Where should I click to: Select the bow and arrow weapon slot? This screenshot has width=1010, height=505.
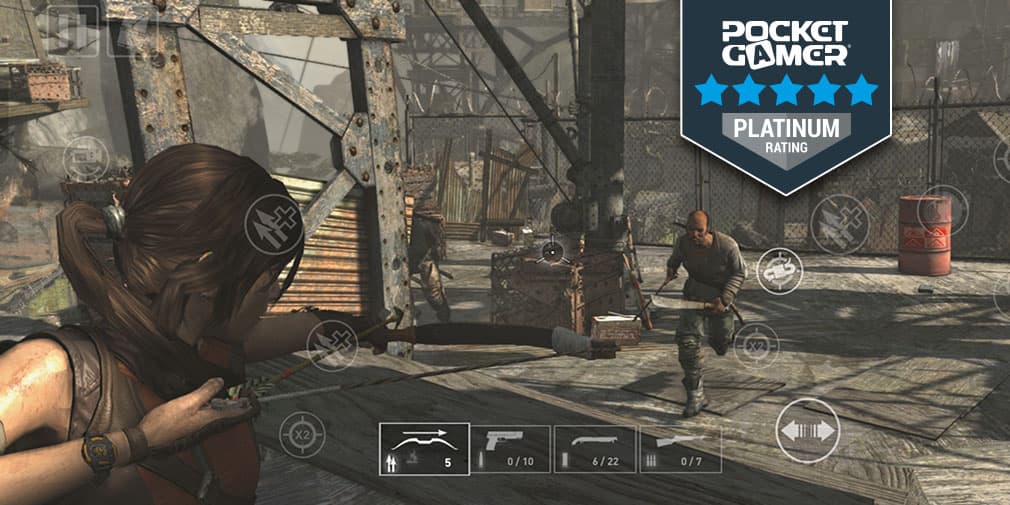click(x=424, y=448)
